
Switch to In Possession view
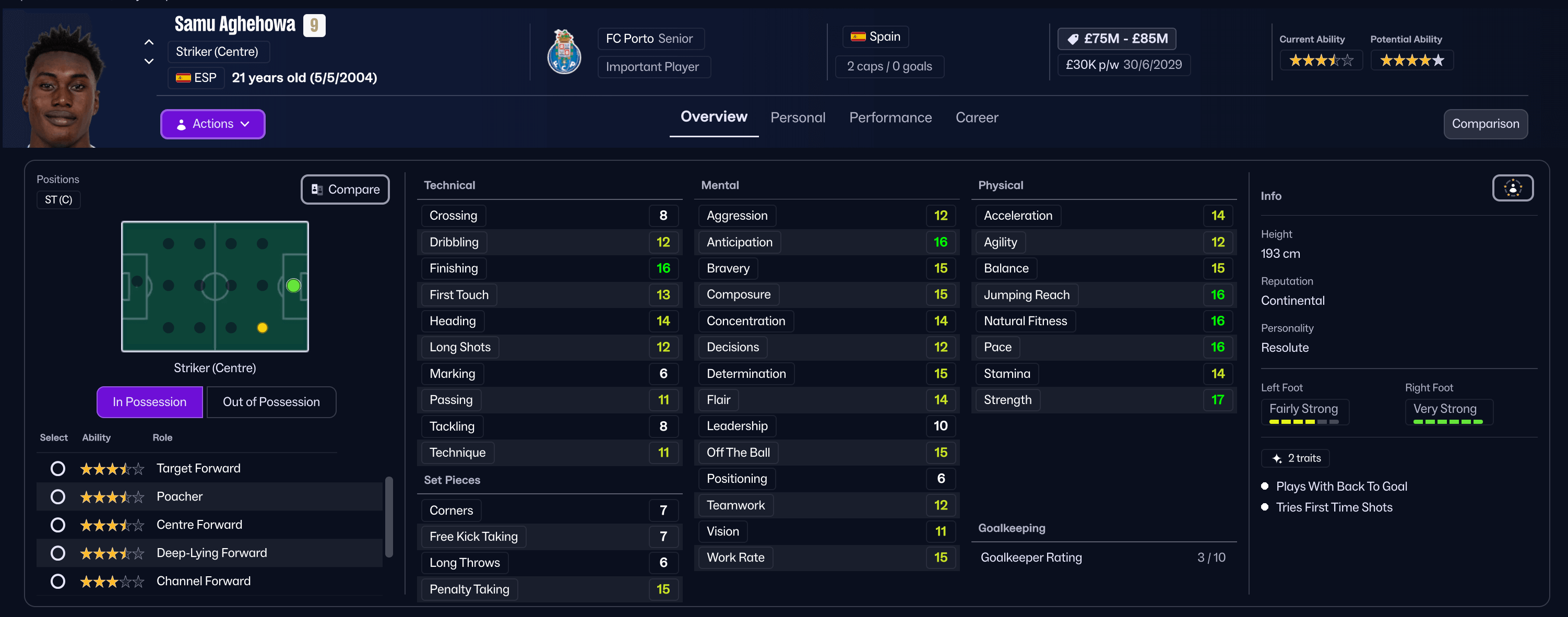point(149,401)
